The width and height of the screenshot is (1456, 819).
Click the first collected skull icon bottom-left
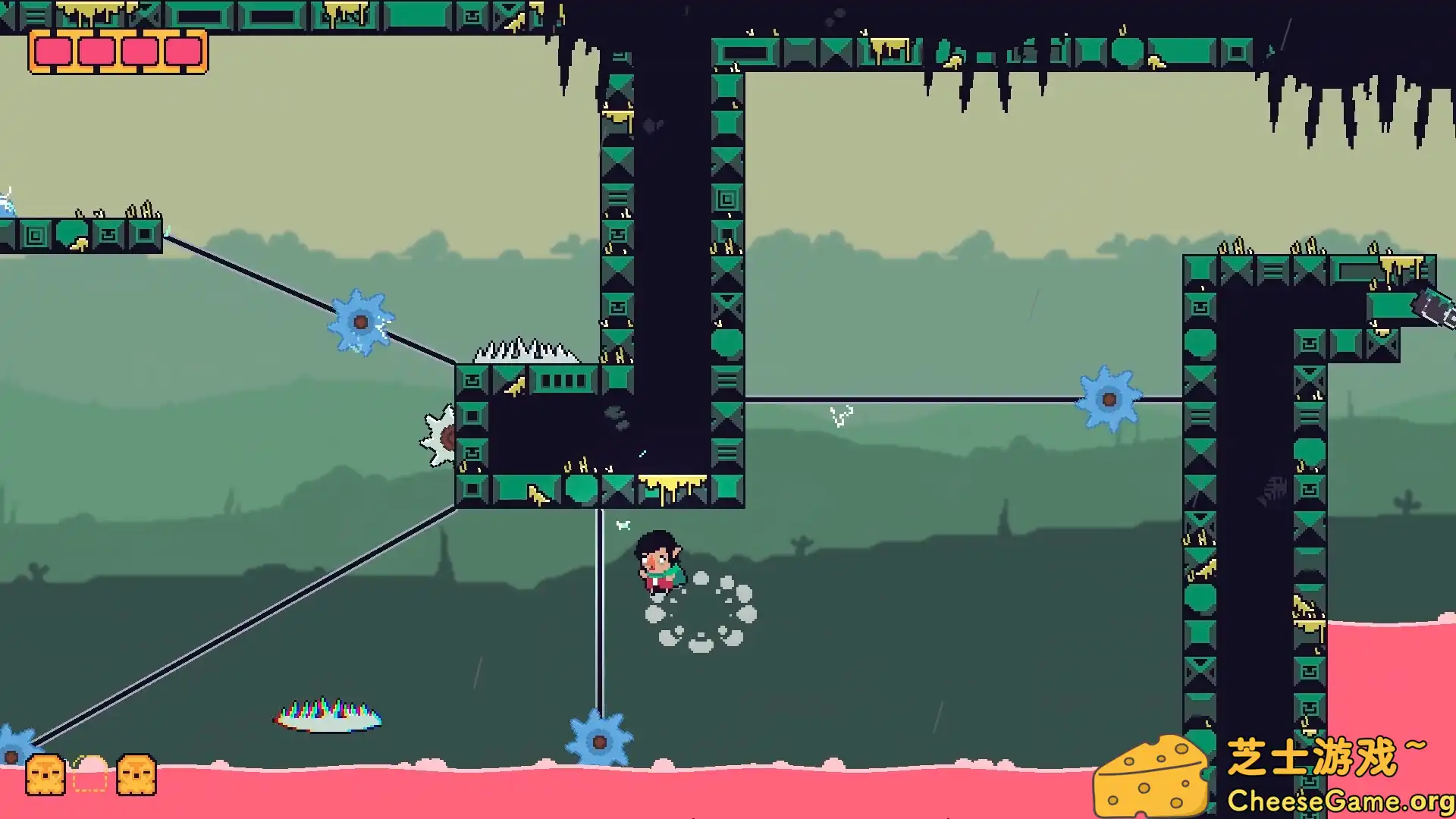pos(47,775)
